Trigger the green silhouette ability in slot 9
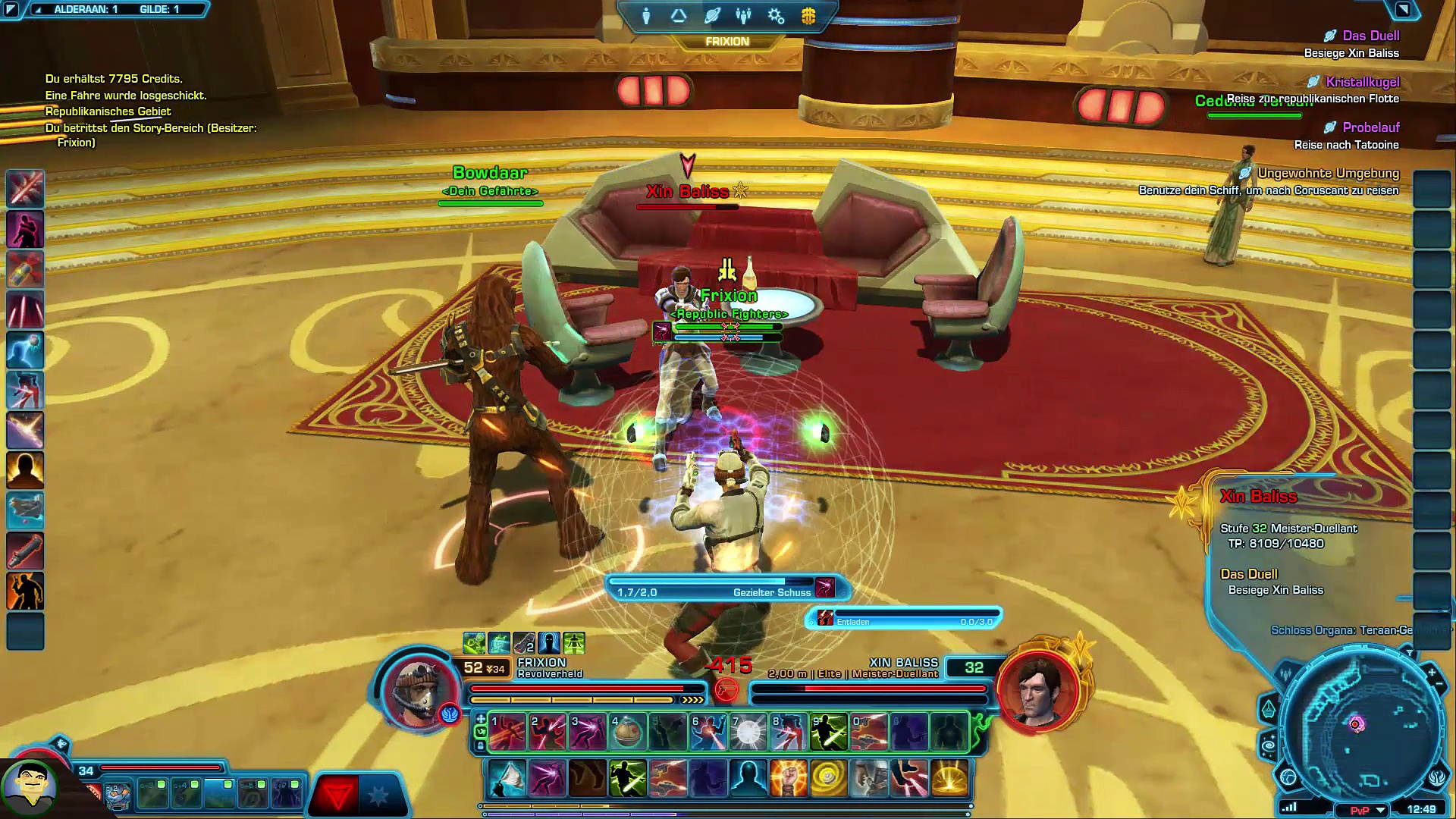Viewport: 1456px width, 819px height. pyautogui.click(x=828, y=732)
